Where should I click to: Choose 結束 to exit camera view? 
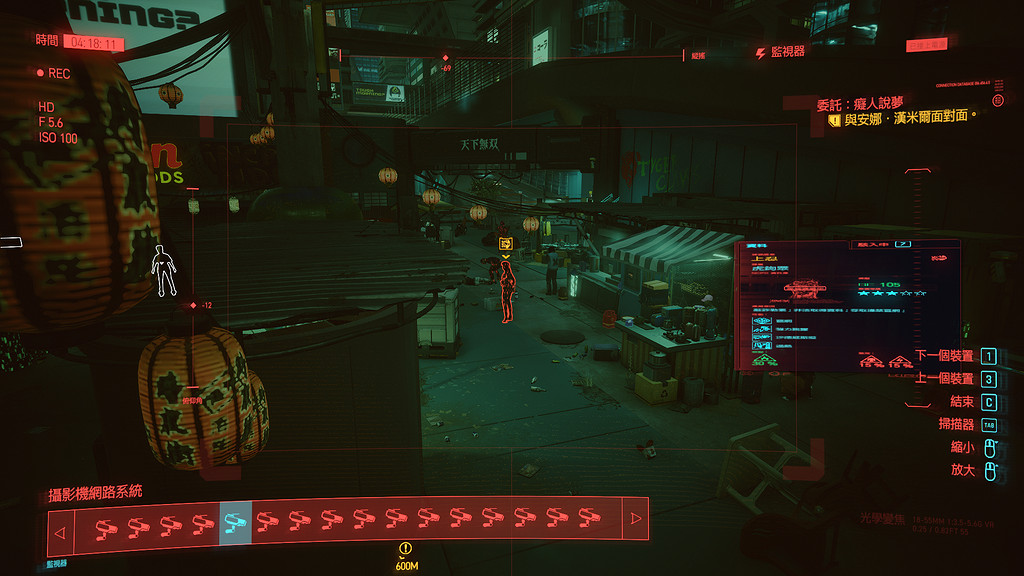coord(961,402)
